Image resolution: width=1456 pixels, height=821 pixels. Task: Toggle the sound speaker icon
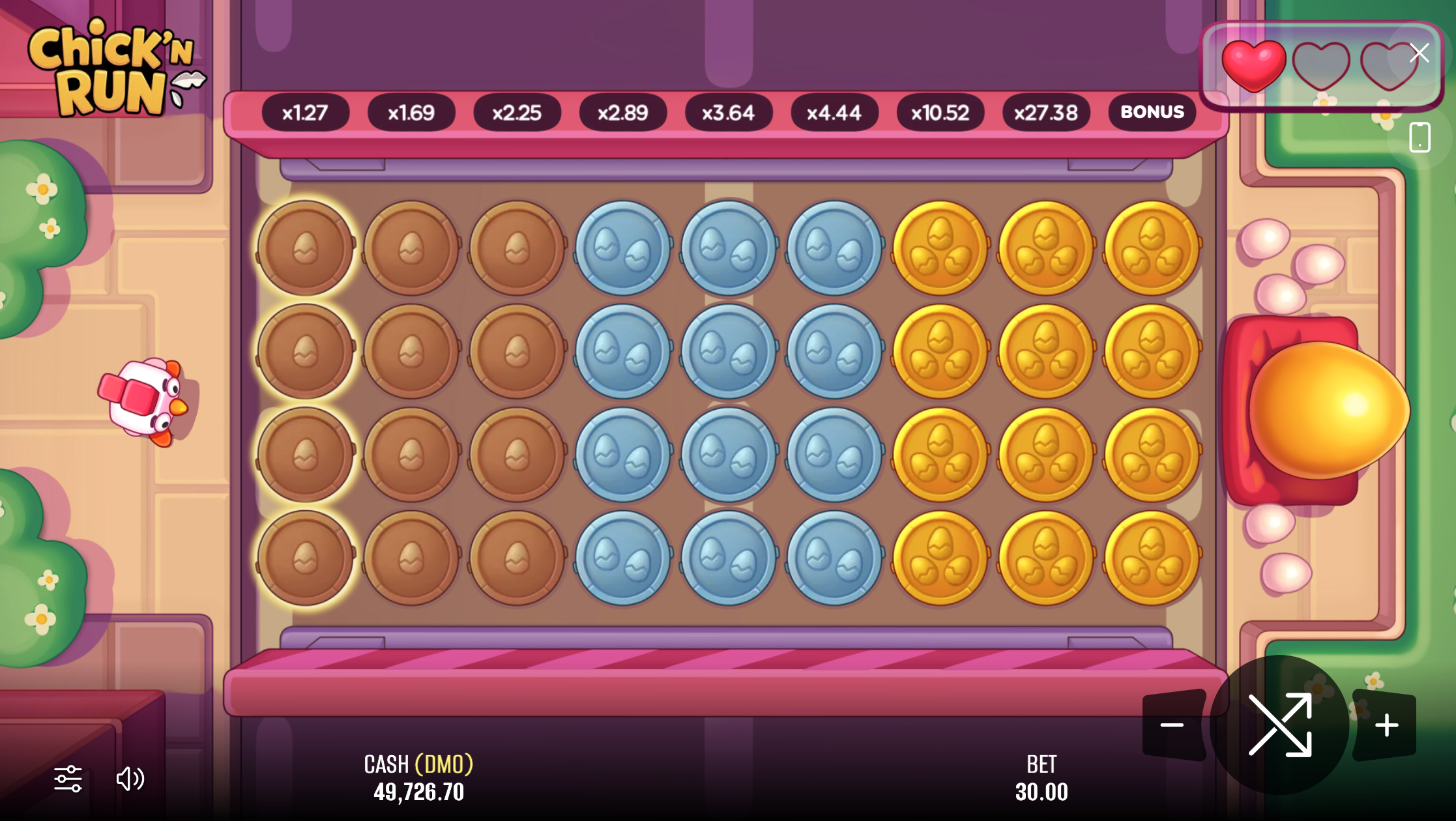point(130,779)
